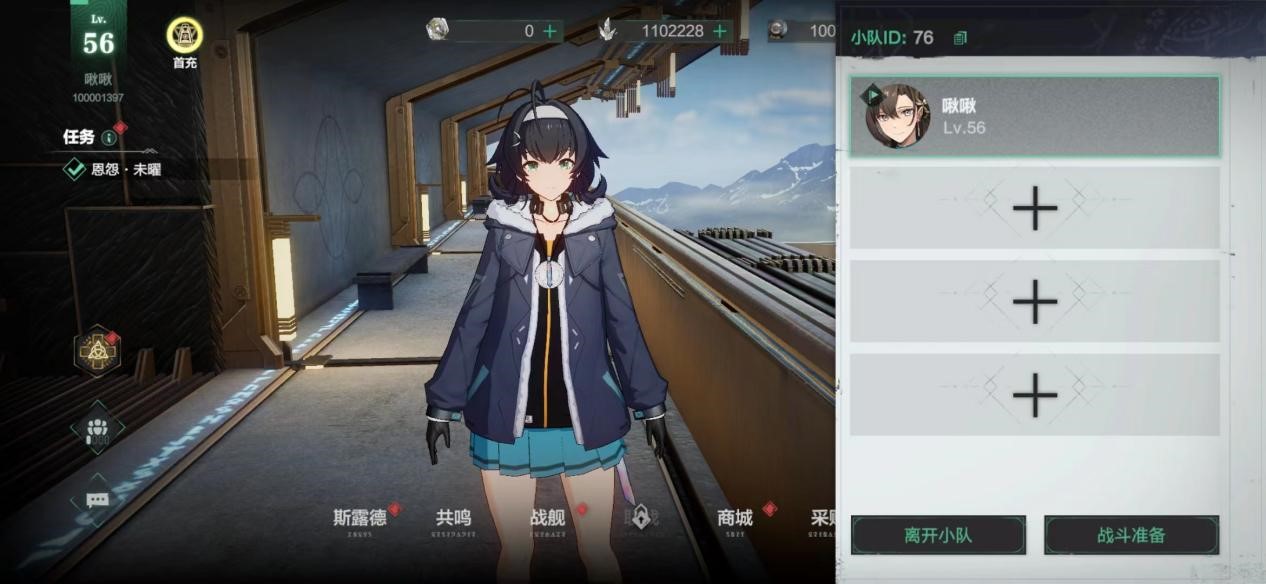The height and width of the screenshot is (584, 1266).
Task: Select the 共鸣 menu entry
Action: point(453,518)
